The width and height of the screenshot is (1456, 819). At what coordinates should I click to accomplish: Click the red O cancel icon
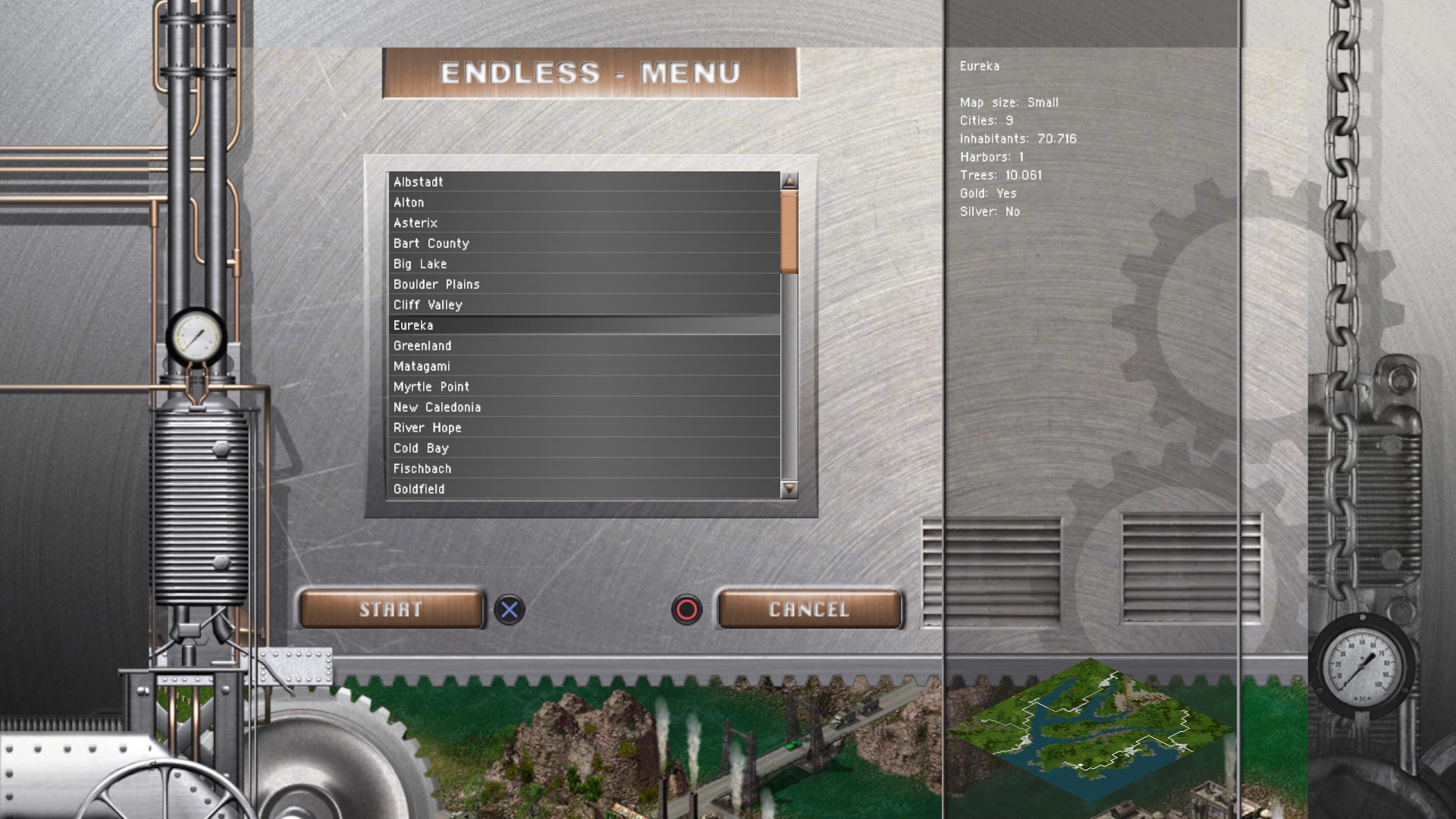(687, 611)
